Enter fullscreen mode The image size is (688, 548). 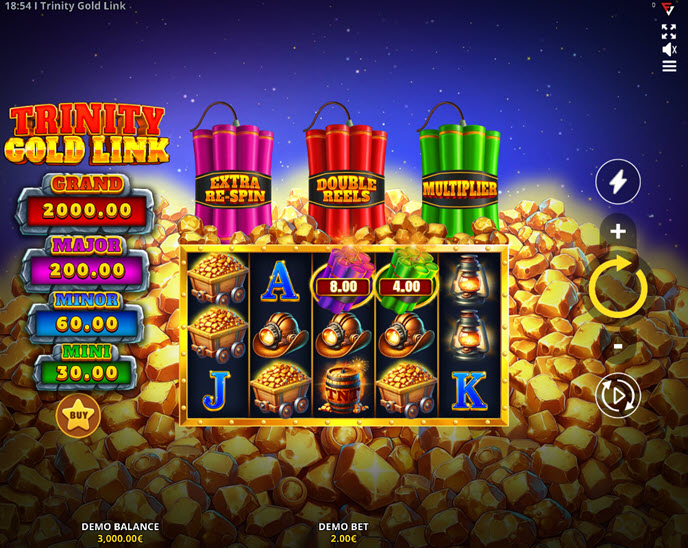click(x=669, y=30)
